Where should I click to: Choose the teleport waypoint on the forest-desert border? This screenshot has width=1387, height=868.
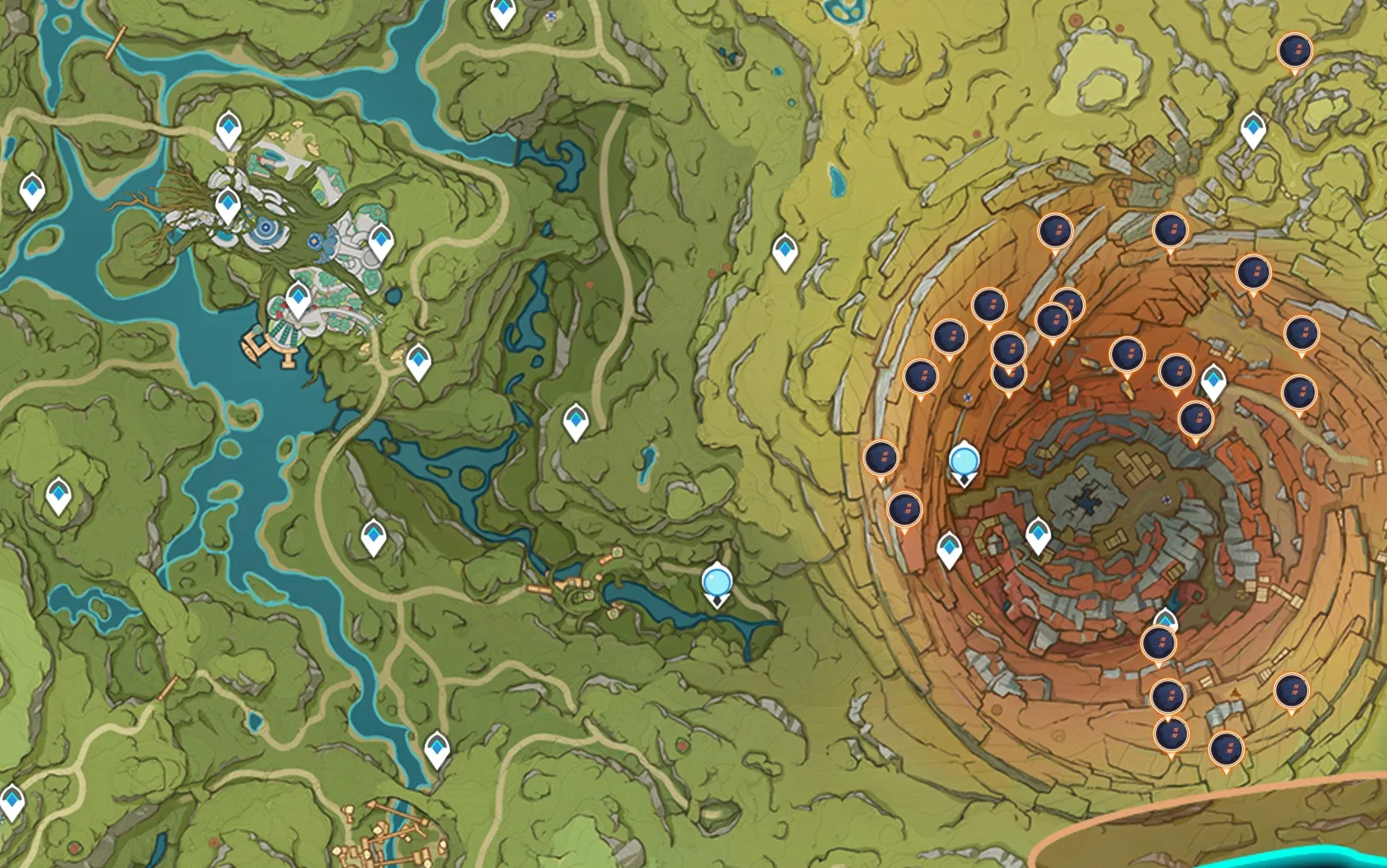click(785, 251)
